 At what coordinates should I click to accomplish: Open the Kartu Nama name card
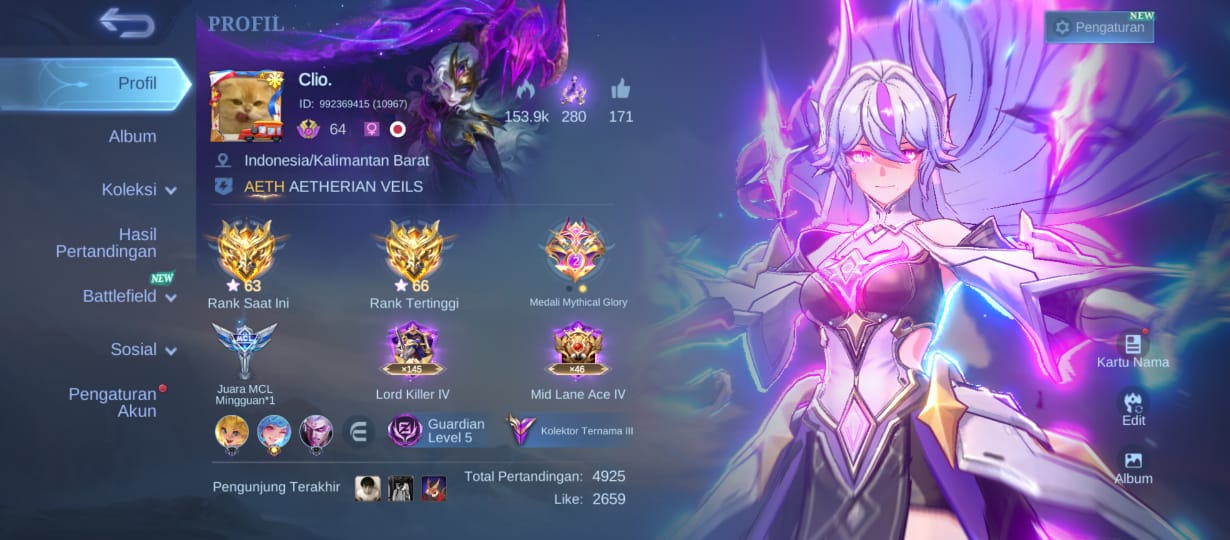(x=1133, y=347)
